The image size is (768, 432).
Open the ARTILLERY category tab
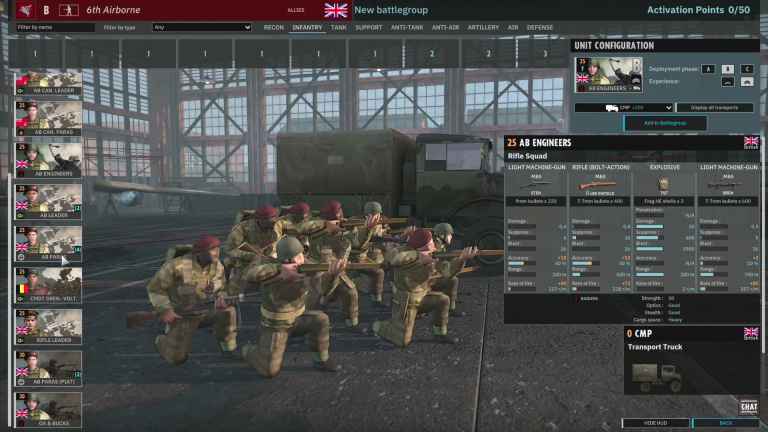point(483,28)
